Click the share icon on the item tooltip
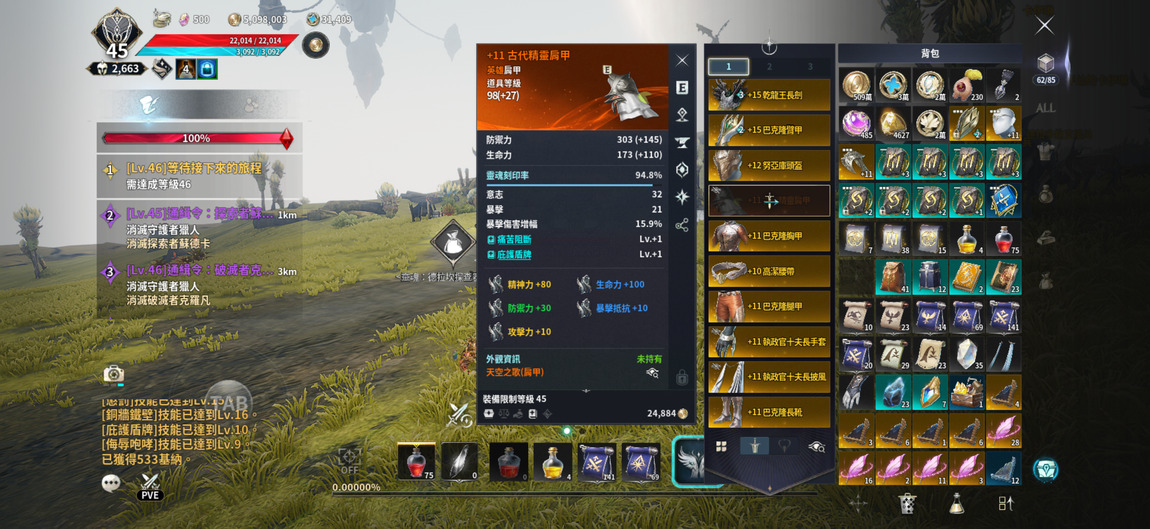Image resolution: width=1150 pixels, height=529 pixels. [682, 225]
